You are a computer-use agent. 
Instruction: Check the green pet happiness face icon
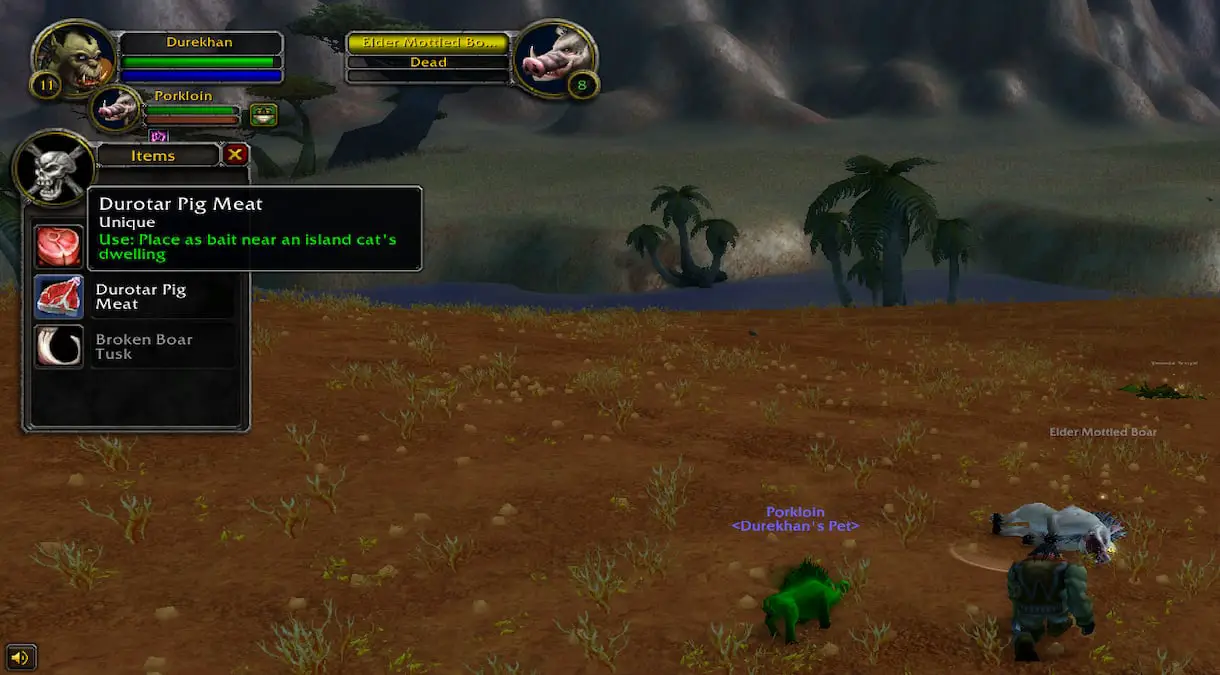tap(263, 115)
